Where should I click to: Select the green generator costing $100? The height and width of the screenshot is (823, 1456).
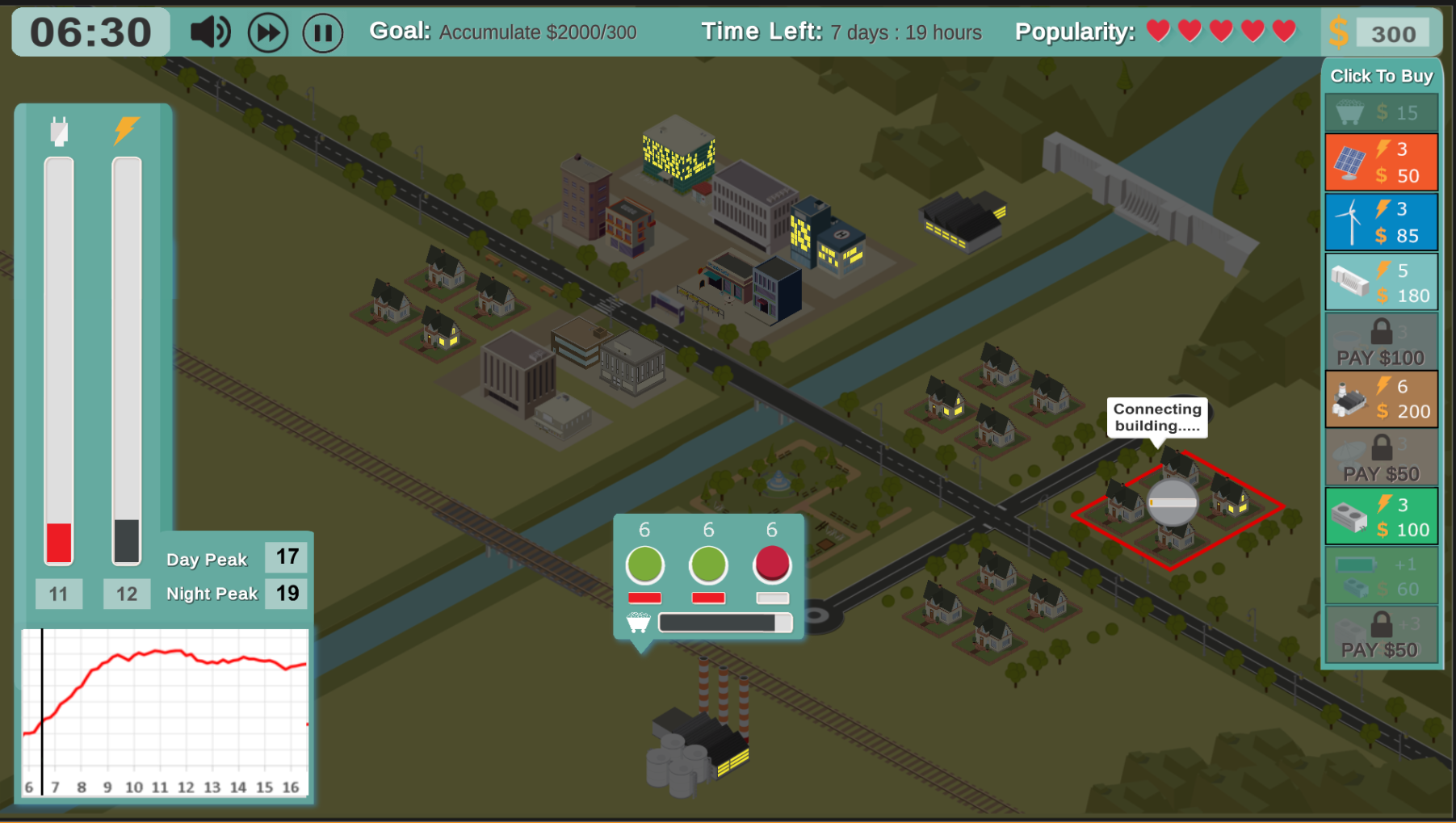[x=1380, y=515]
